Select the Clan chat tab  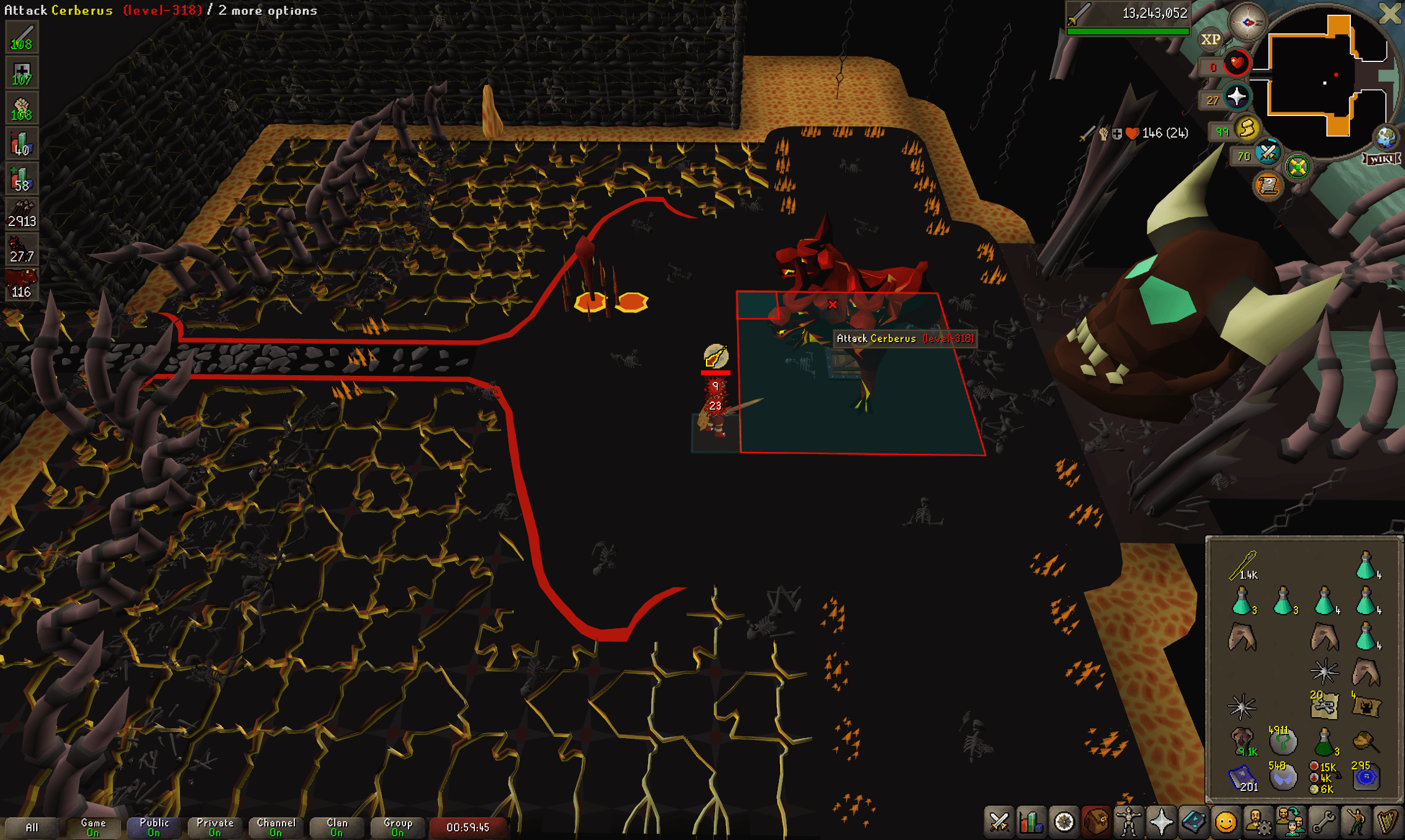(337, 827)
